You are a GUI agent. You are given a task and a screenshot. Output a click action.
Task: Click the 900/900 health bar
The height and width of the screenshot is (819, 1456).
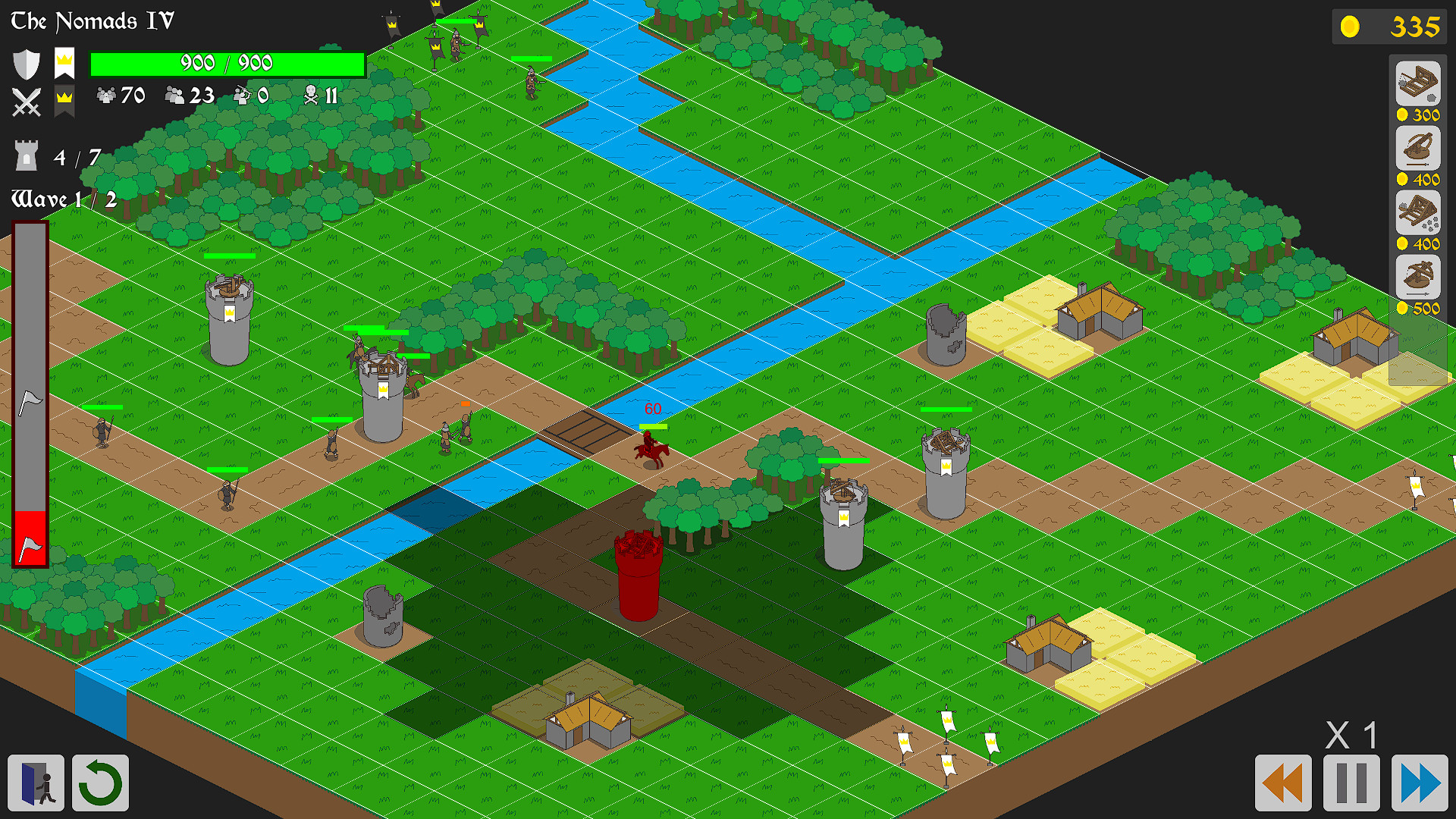(226, 63)
